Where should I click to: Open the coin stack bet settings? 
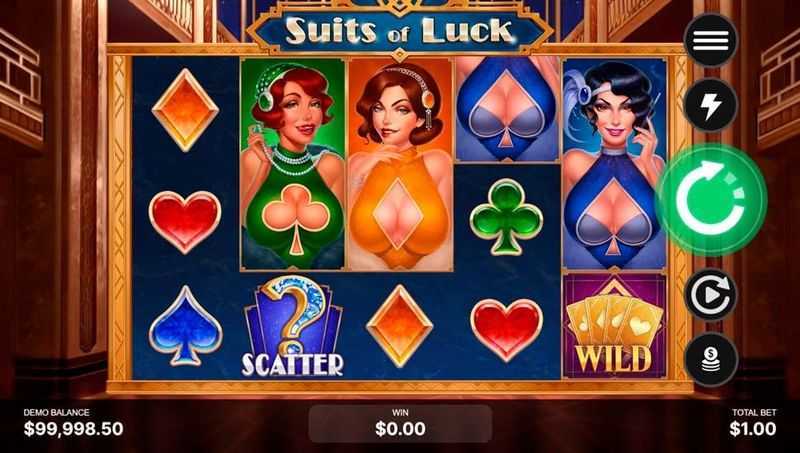710,359
